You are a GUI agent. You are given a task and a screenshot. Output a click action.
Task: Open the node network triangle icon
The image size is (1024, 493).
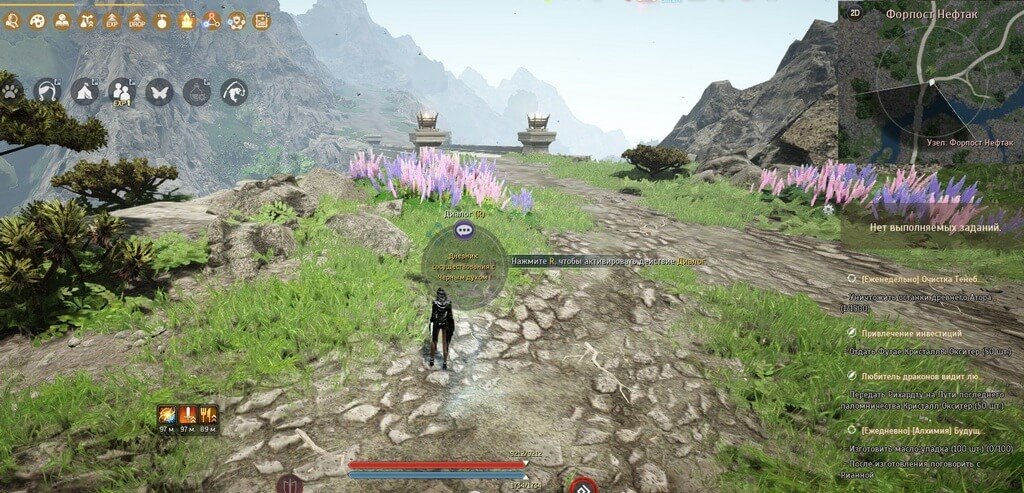click(x=211, y=20)
